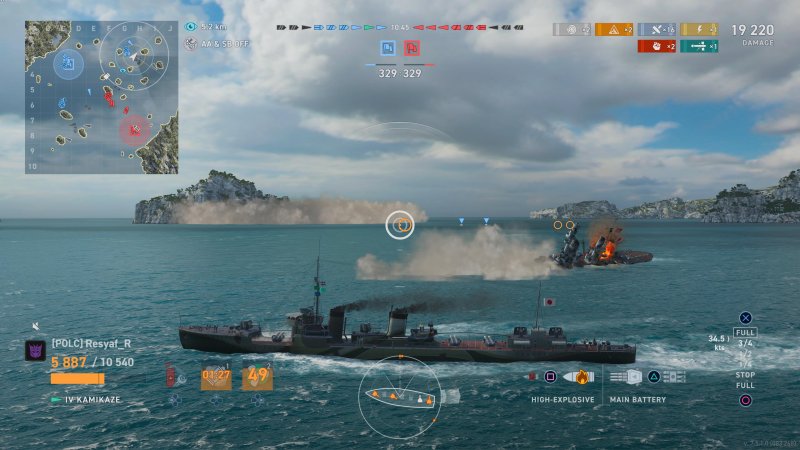The height and width of the screenshot is (450, 800).
Task: Set engine throttle to STOP
Action: (x=745, y=375)
